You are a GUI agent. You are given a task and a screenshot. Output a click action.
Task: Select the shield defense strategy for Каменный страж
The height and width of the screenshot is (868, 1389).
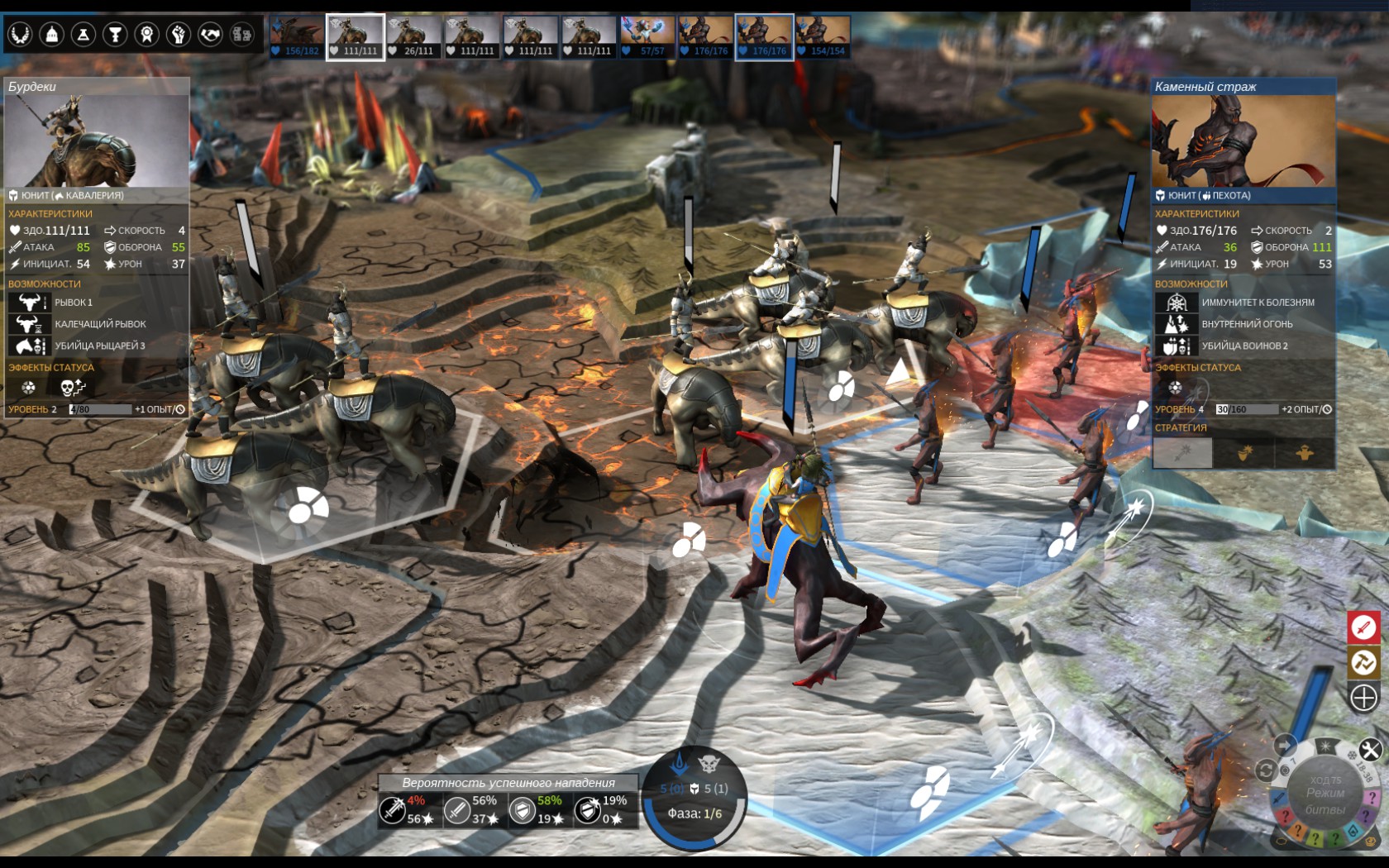pos(1244,453)
